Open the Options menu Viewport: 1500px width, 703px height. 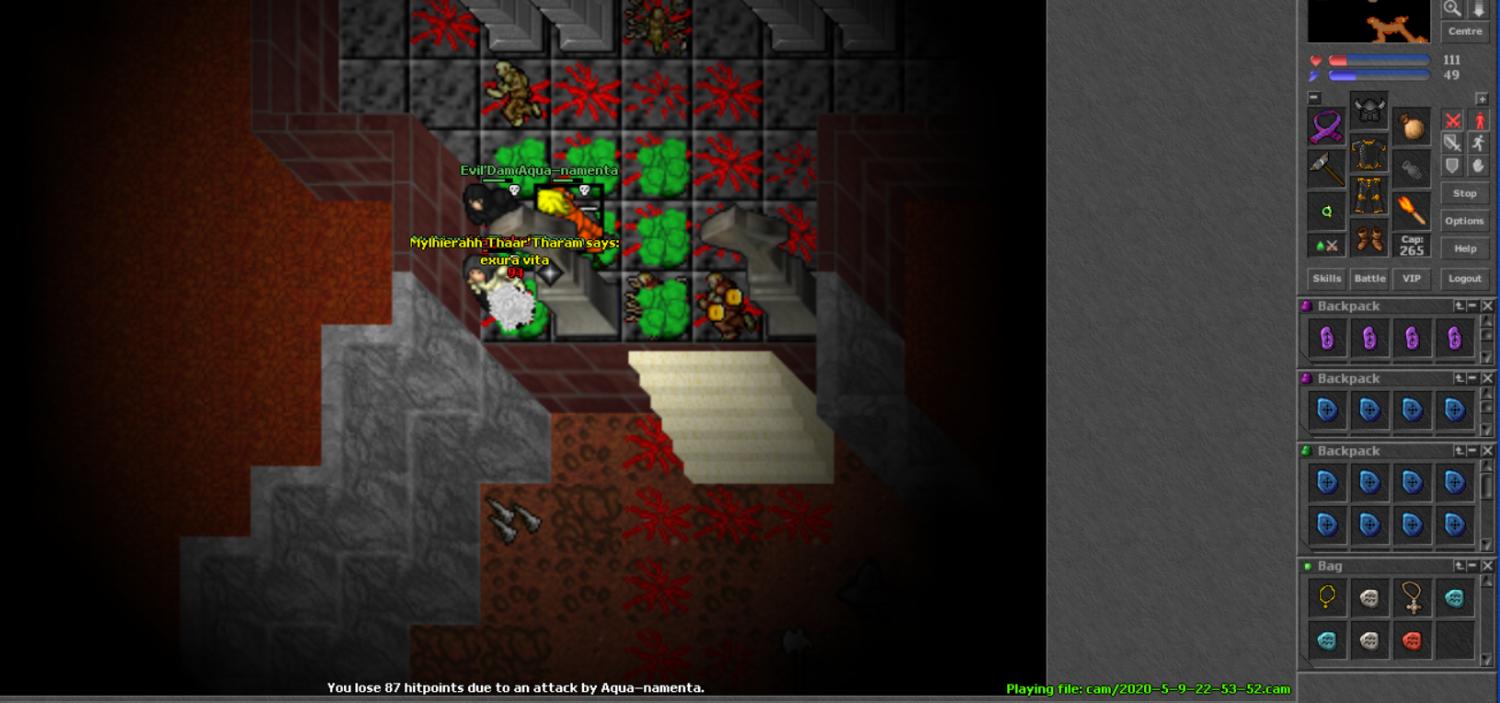click(x=1464, y=221)
